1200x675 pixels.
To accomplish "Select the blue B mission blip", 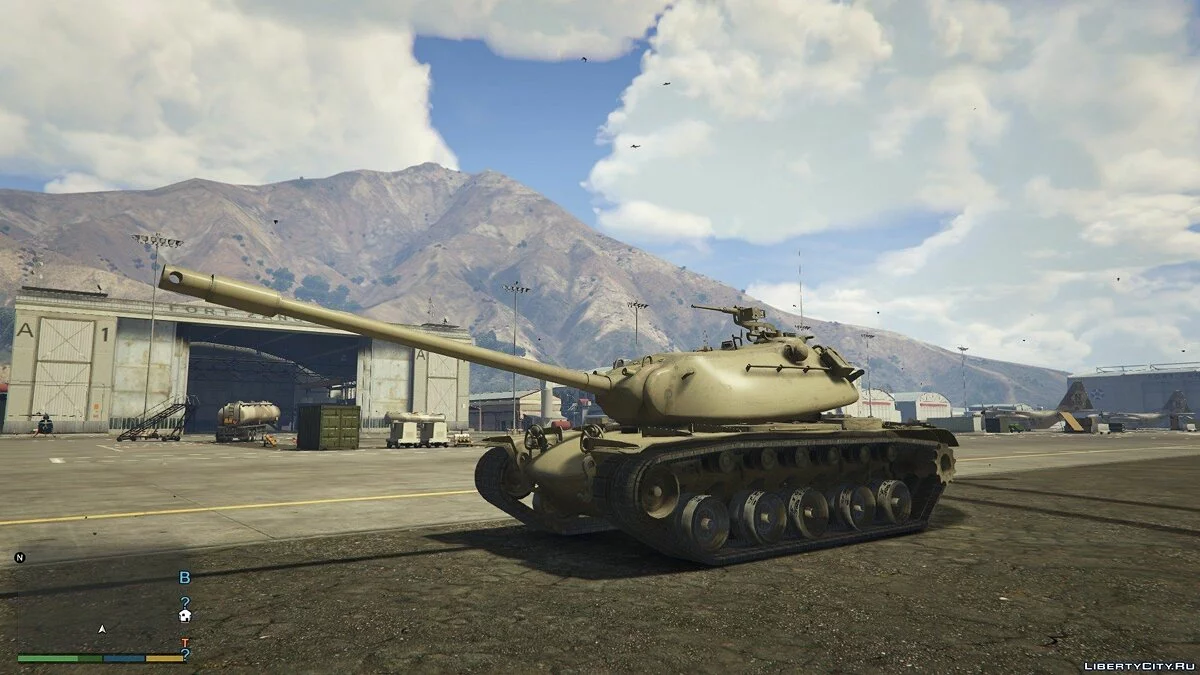I will pyautogui.click(x=184, y=577).
